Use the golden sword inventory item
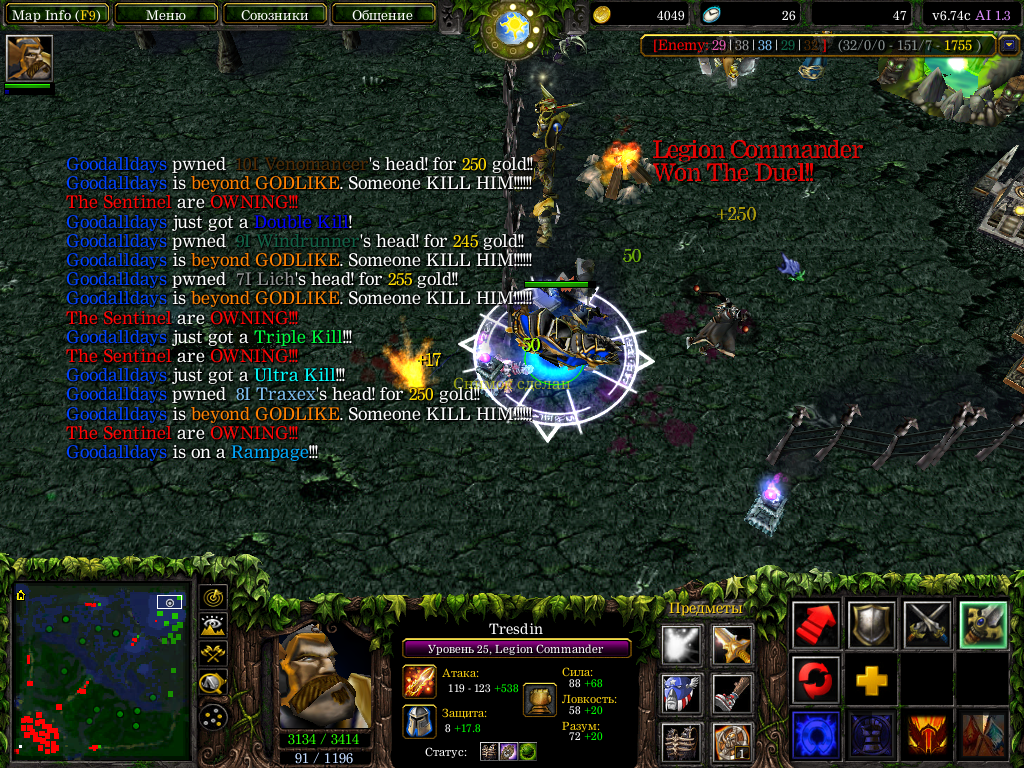The height and width of the screenshot is (768, 1024). coord(733,646)
